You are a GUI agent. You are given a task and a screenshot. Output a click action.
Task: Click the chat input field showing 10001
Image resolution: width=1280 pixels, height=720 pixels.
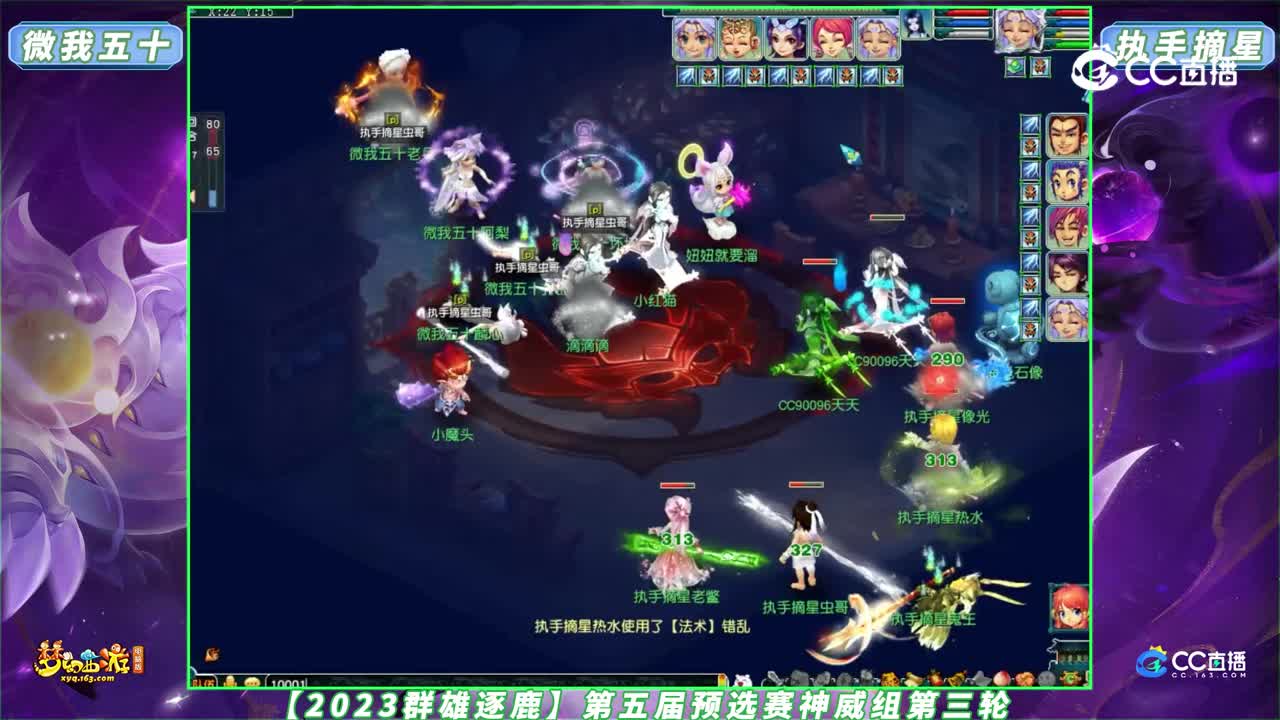(290, 681)
